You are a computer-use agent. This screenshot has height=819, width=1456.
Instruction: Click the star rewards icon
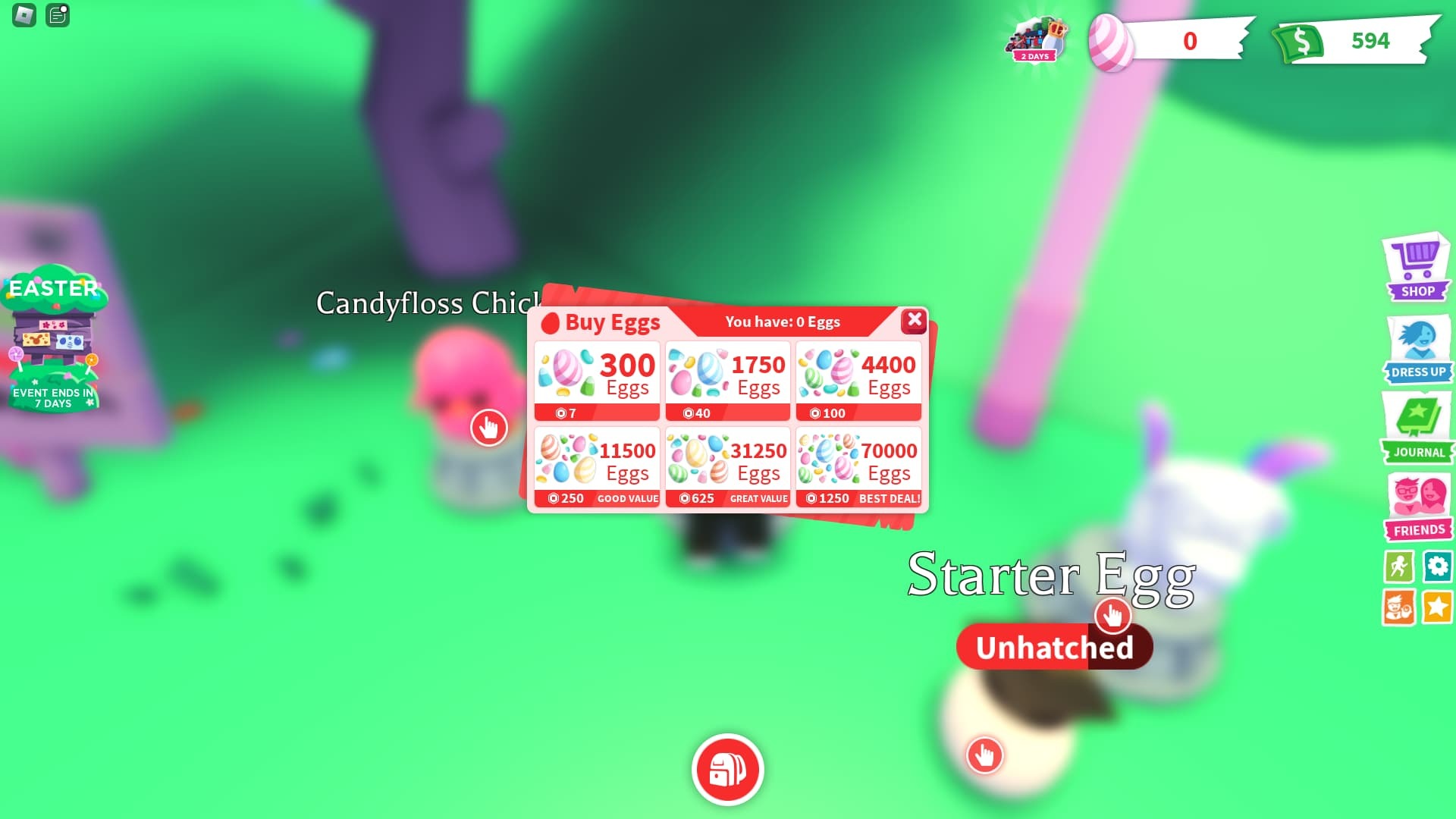(1438, 607)
